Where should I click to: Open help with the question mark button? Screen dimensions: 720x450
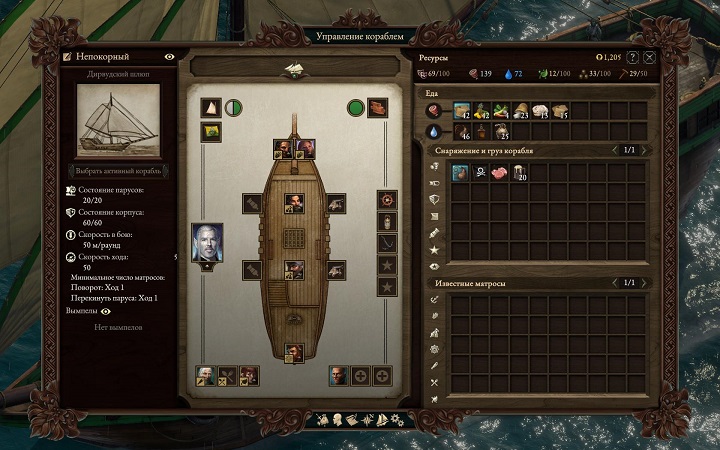[632, 58]
